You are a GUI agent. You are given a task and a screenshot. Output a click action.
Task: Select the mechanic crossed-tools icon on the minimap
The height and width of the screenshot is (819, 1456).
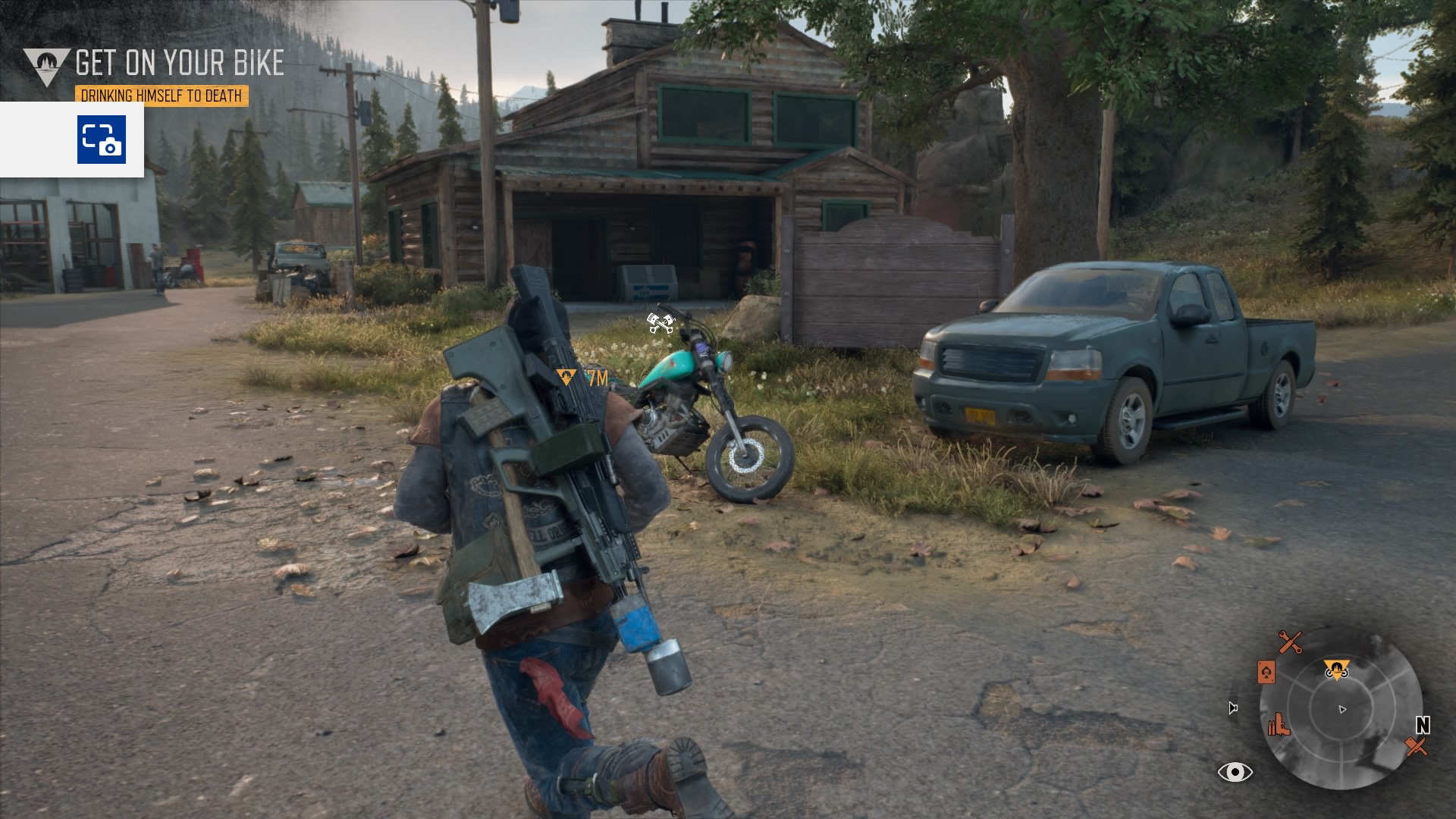(1291, 642)
